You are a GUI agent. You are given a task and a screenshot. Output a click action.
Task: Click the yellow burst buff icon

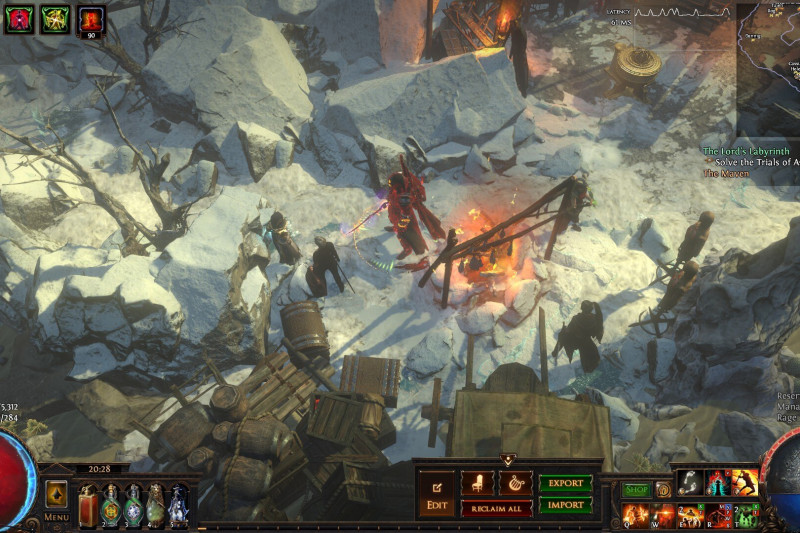55,19
